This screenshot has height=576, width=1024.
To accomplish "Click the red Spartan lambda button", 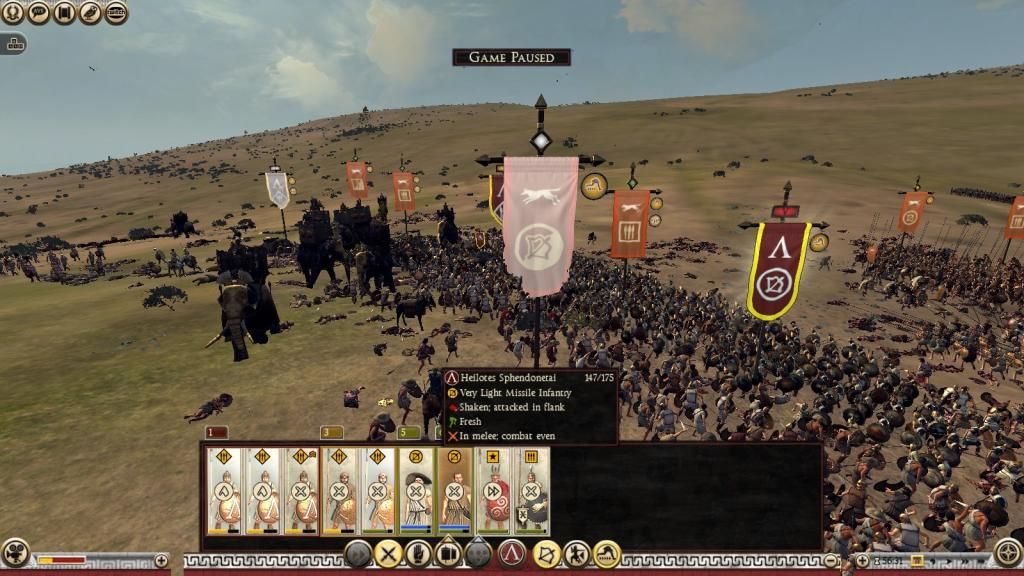I will pyautogui.click(x=512, y=553).
